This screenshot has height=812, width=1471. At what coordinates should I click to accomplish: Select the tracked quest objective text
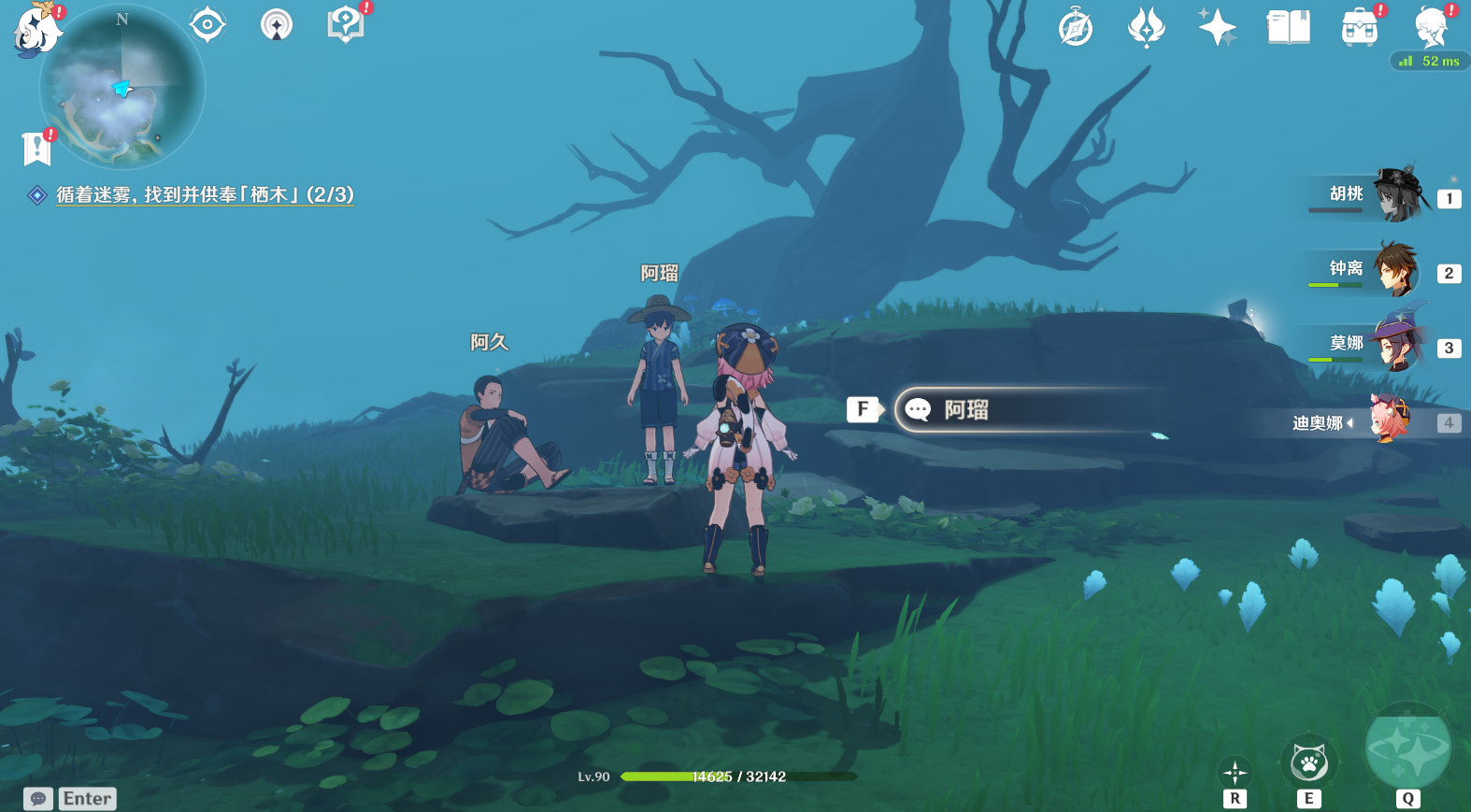pyautogui.click(x=205, y=194)
